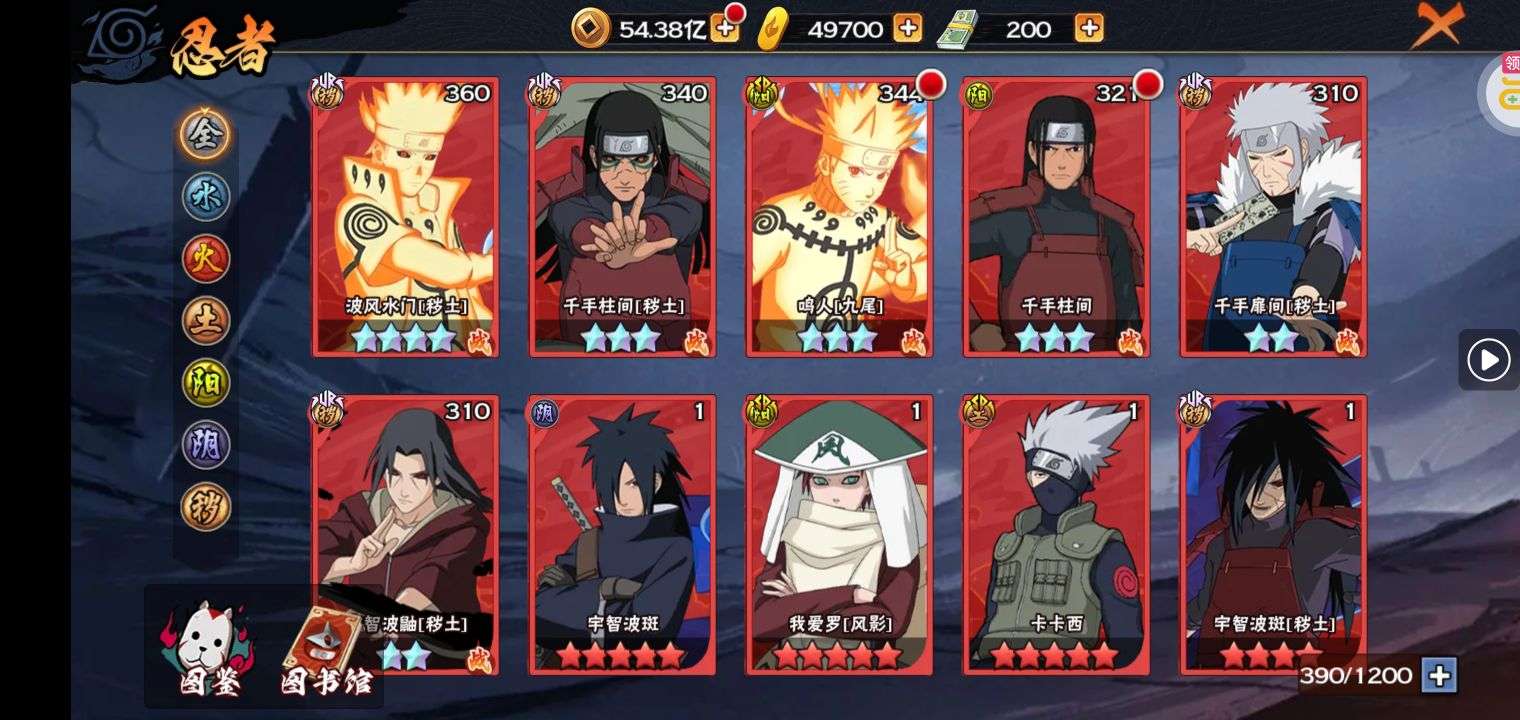Choose the 鸣人[九尾] ninja card
The width and height of the screenshot is (1520, 720).
click(x=839, y=216)
